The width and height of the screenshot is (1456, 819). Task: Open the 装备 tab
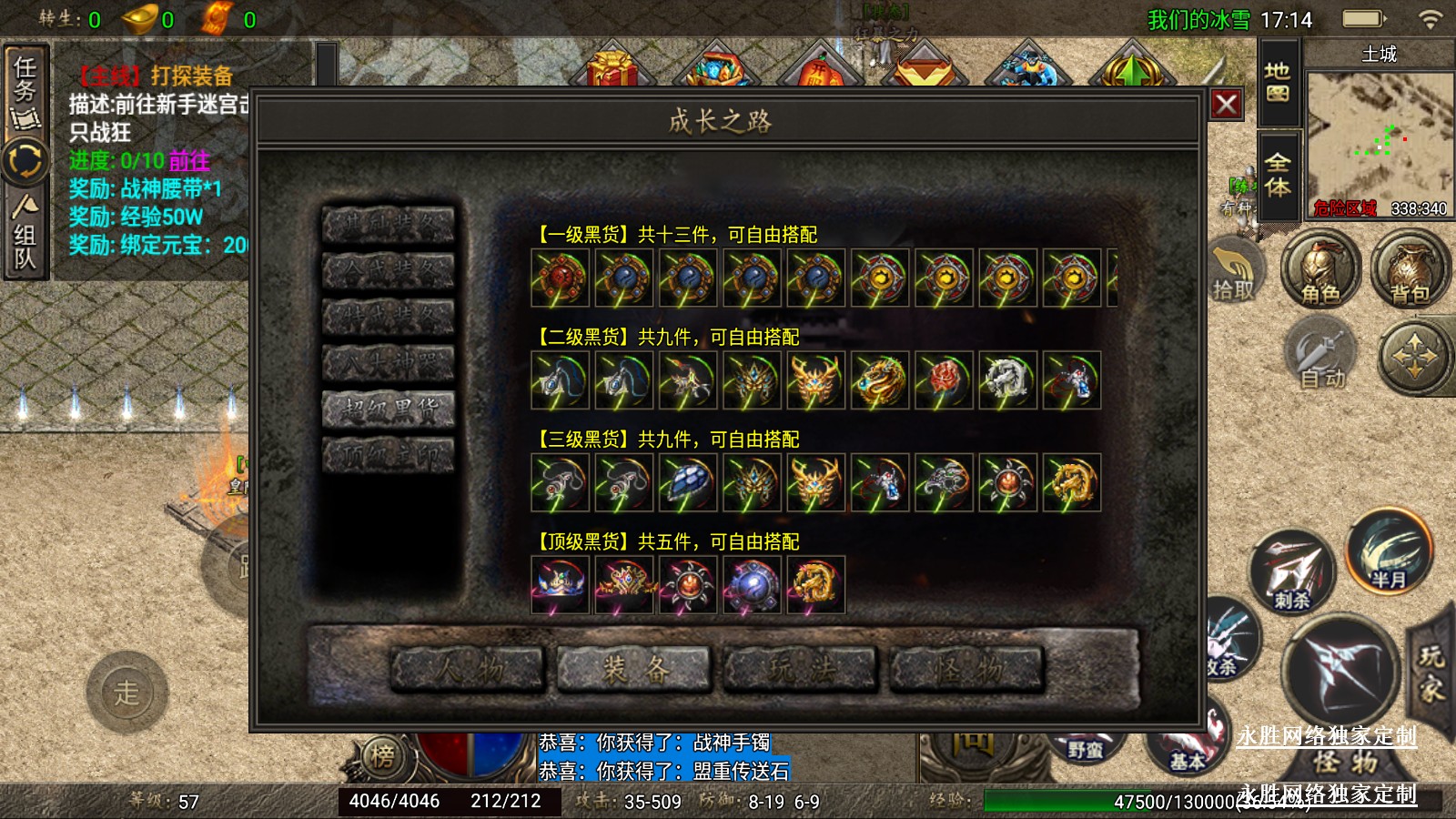[634, 670]
